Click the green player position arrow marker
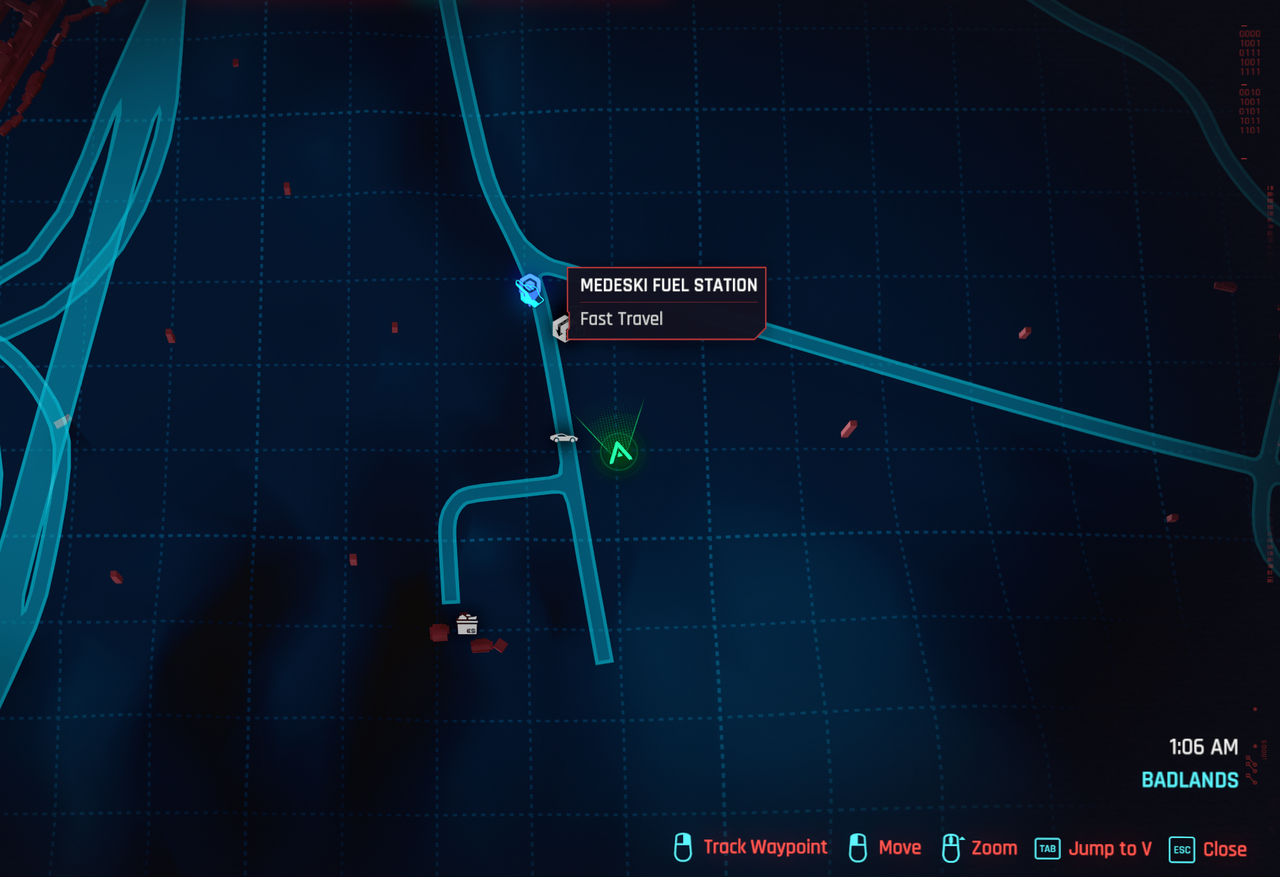 620,453
